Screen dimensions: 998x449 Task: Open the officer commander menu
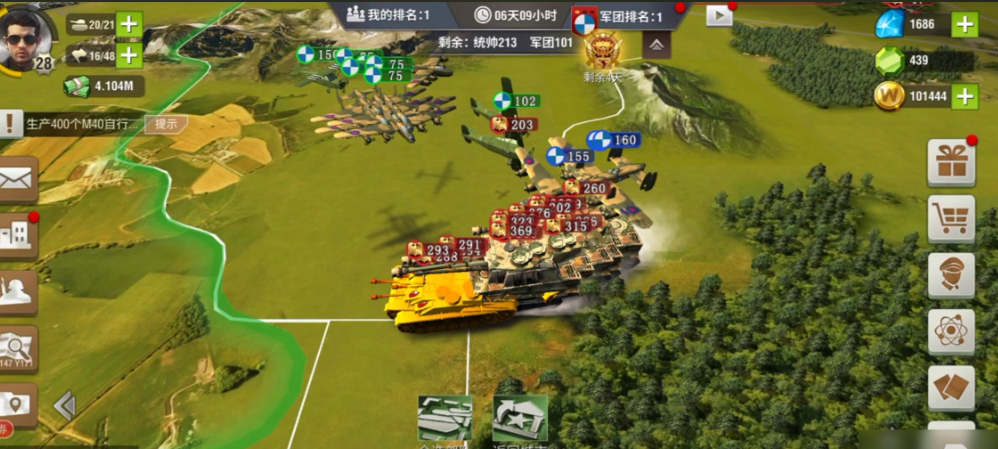click(951, 275)
